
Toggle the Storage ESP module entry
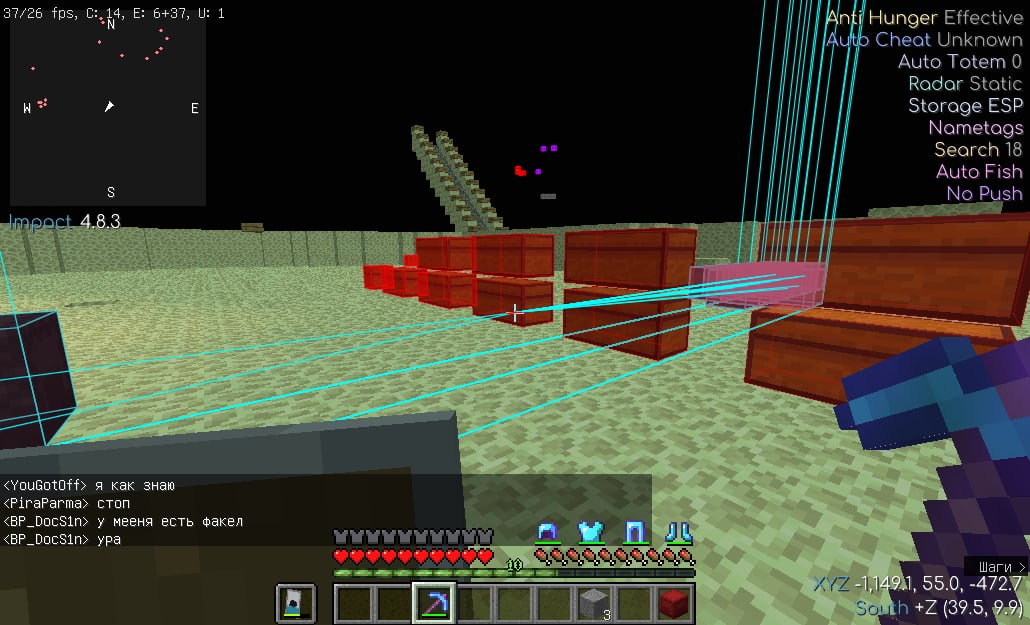pyautogui.click(x=965, y=106)
